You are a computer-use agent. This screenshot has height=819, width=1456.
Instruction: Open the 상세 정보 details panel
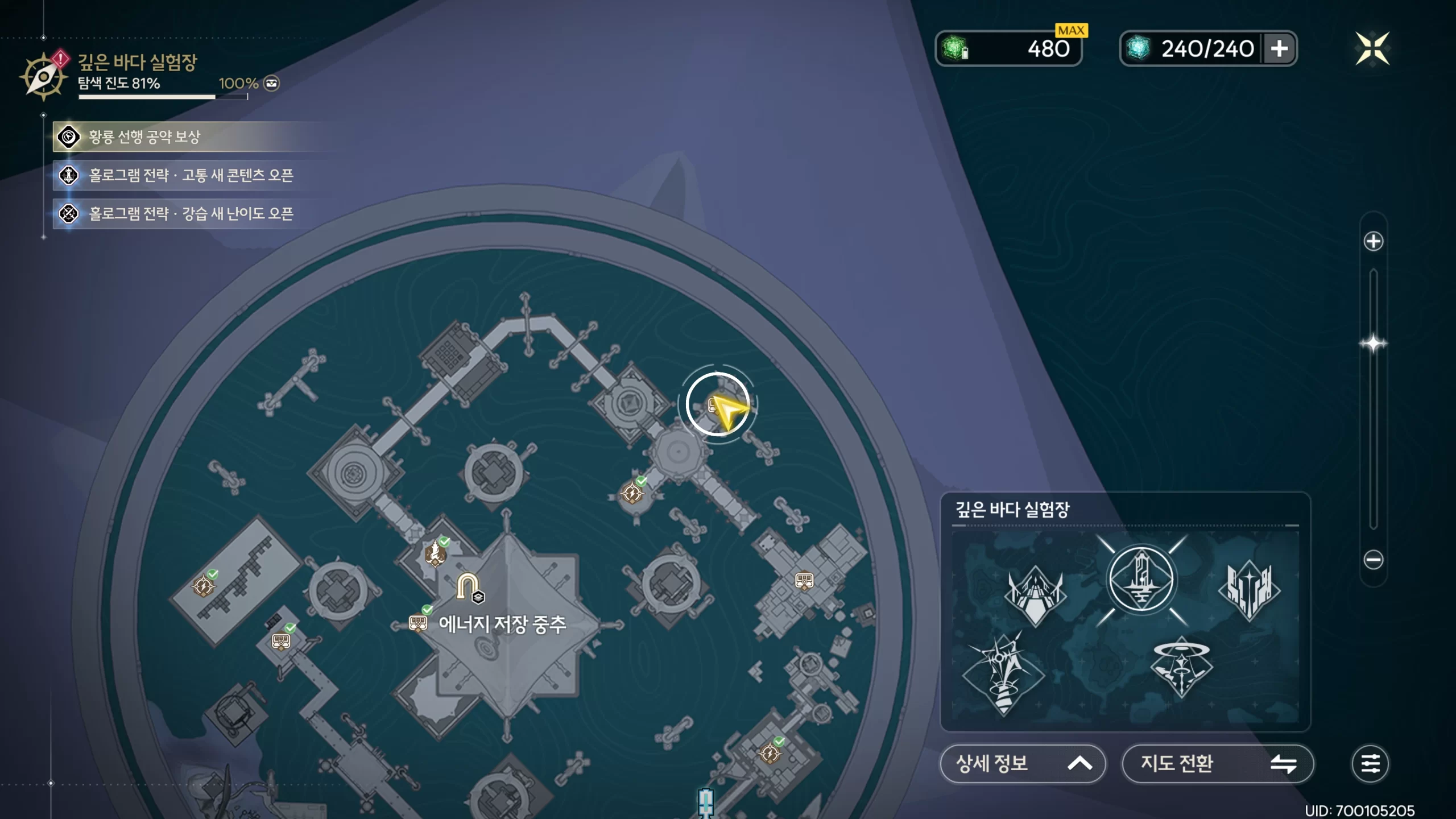pyautogui.click(x=1023, y=763)
